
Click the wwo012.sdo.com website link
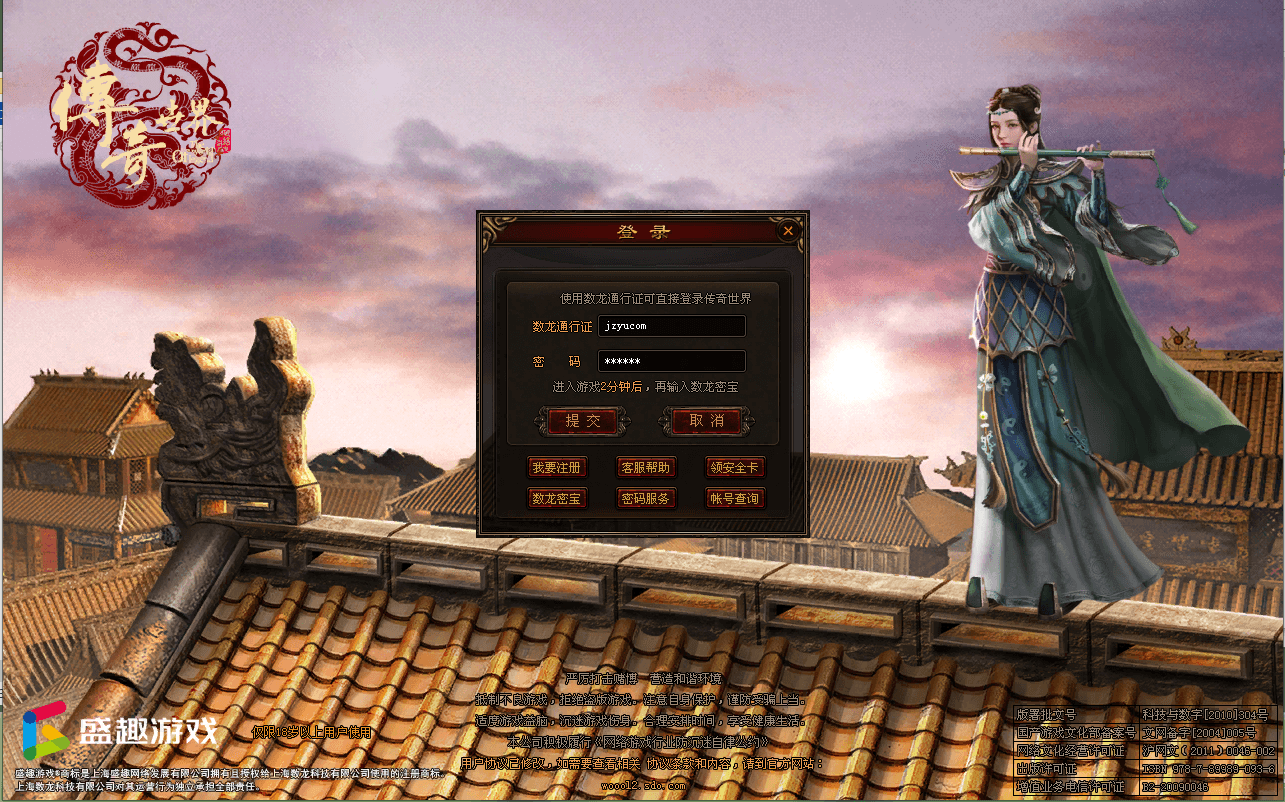coord(645,785)
